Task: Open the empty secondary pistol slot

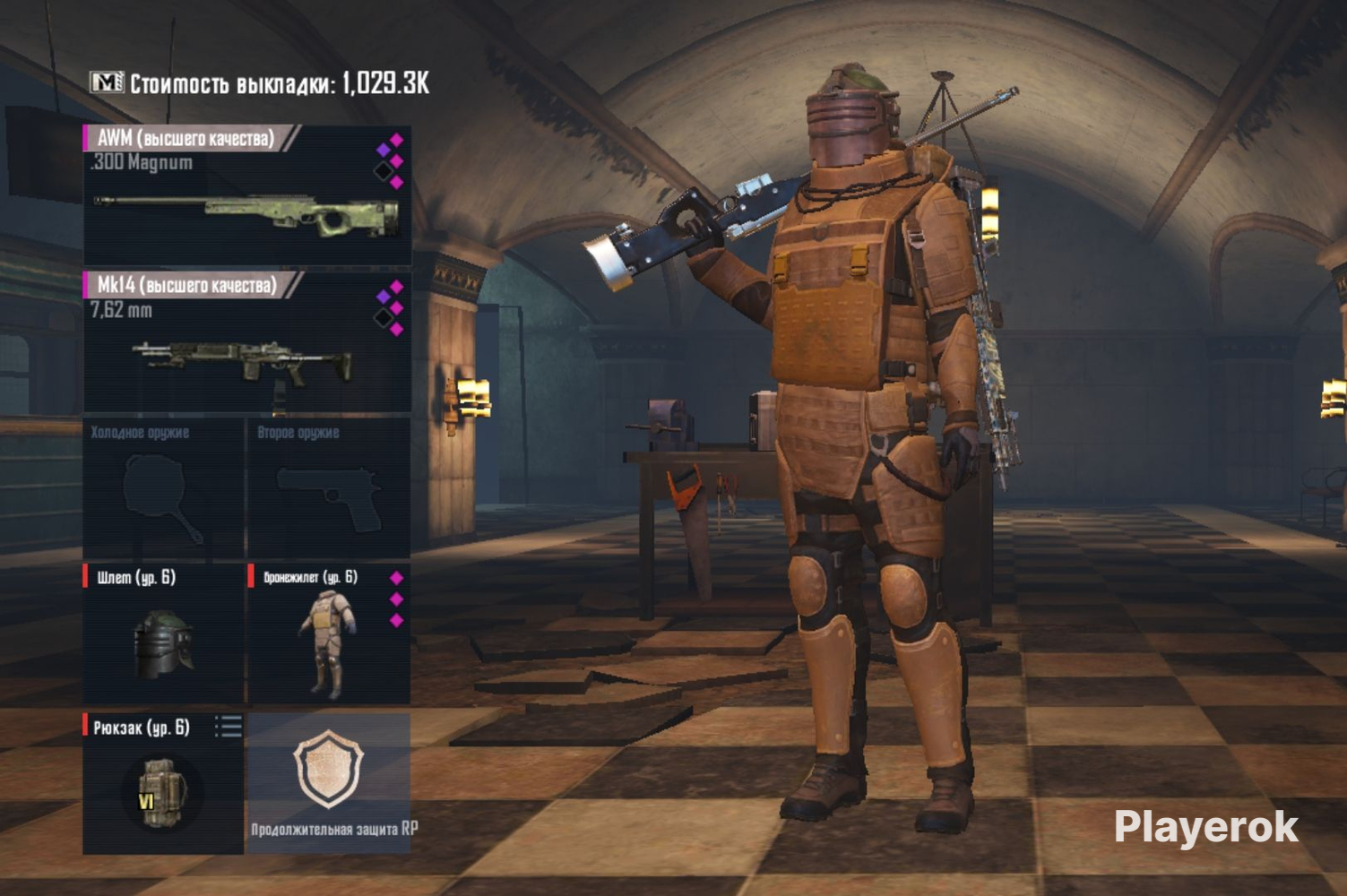Action: point(328,488)
